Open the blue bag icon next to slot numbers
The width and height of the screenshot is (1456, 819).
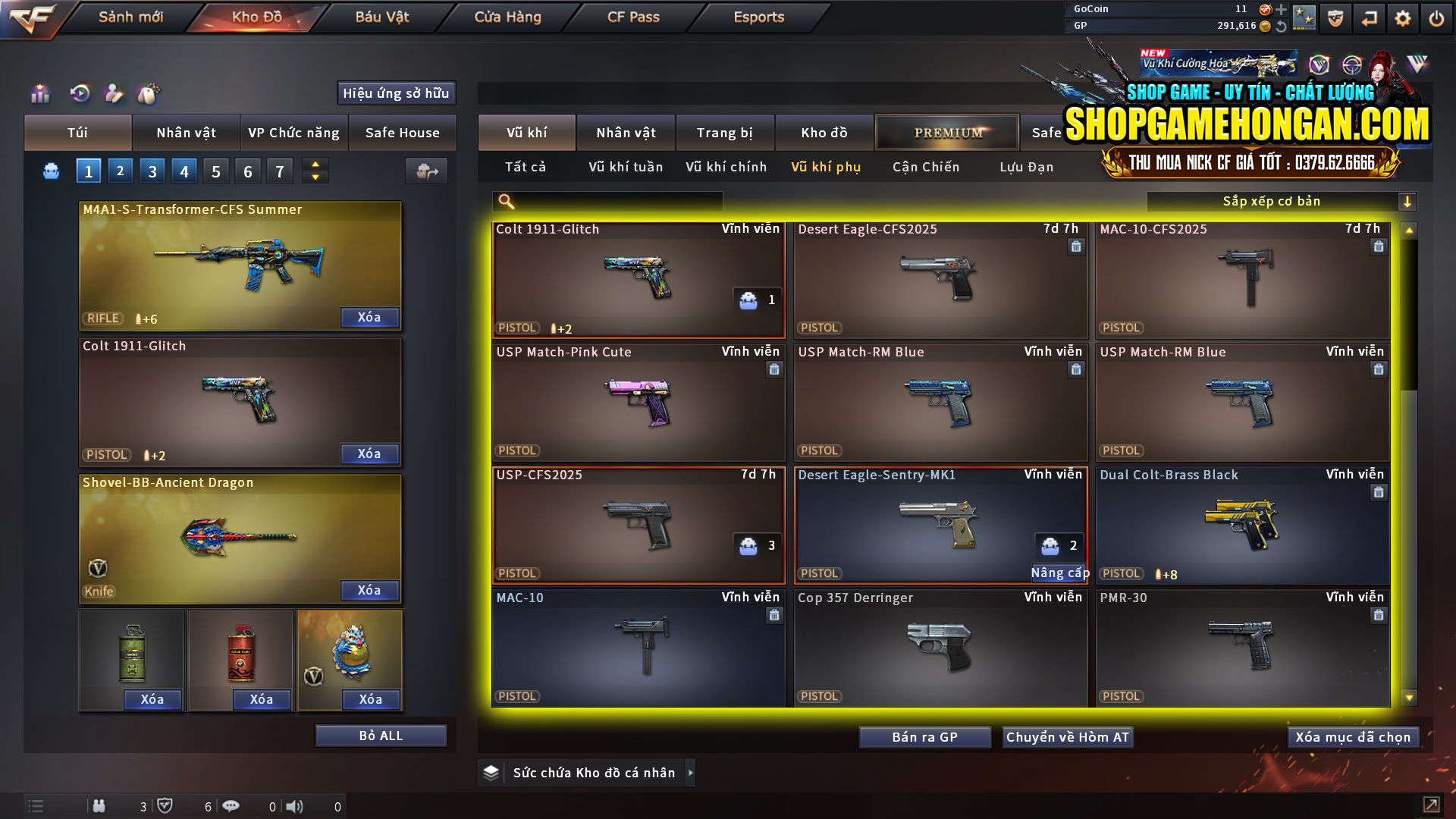click(50, 171)
